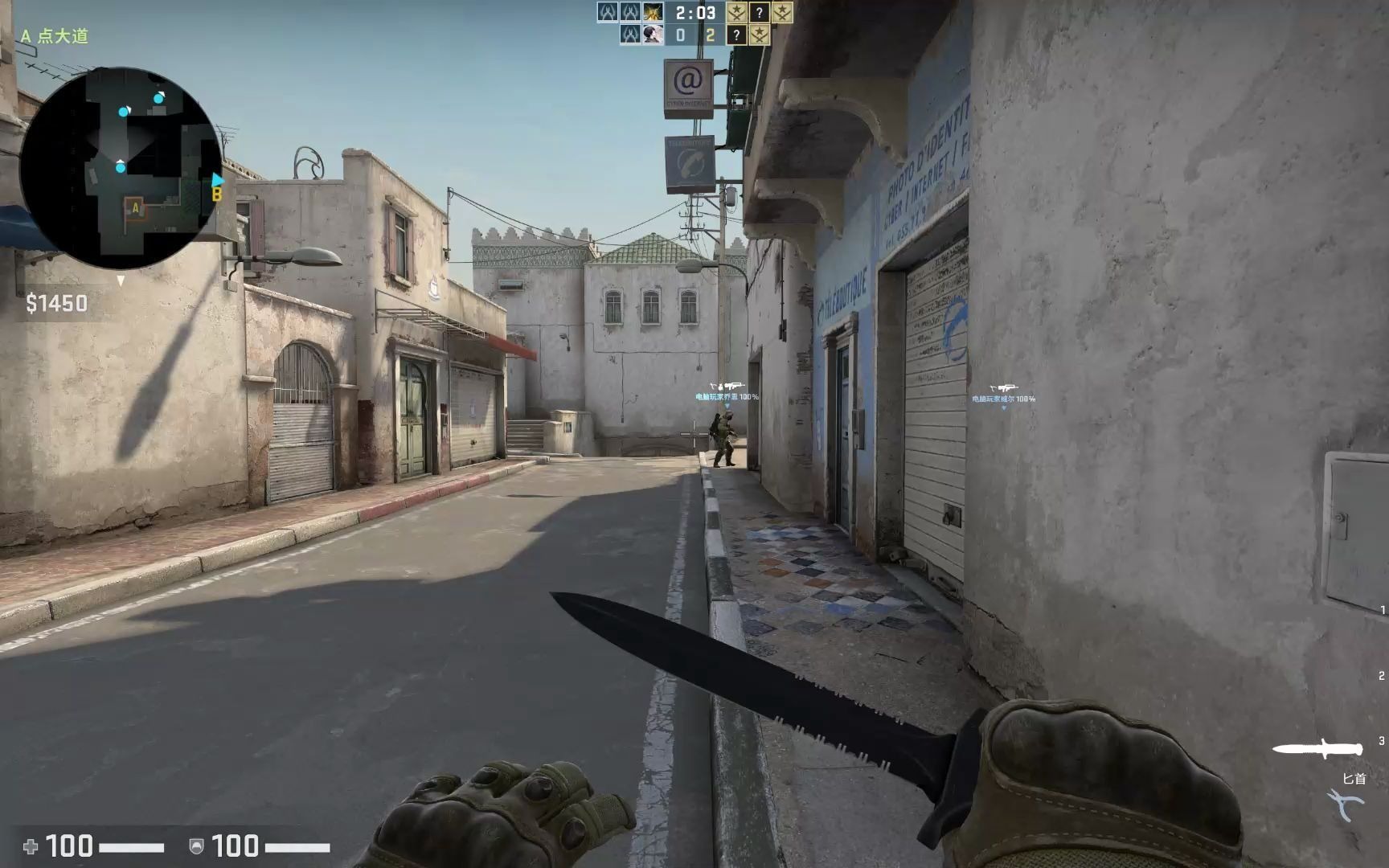Screen dimensions: 1389x868
Task: Click the A 点大道 location text top left
Action: tap(53, 35)
